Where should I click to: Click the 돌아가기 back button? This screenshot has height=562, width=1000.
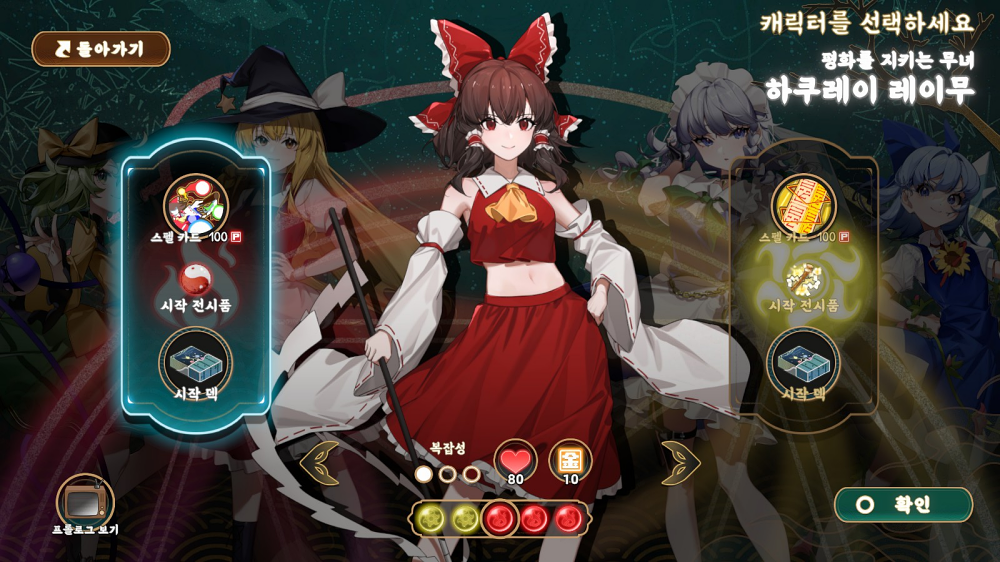click(x=101, y=48)
